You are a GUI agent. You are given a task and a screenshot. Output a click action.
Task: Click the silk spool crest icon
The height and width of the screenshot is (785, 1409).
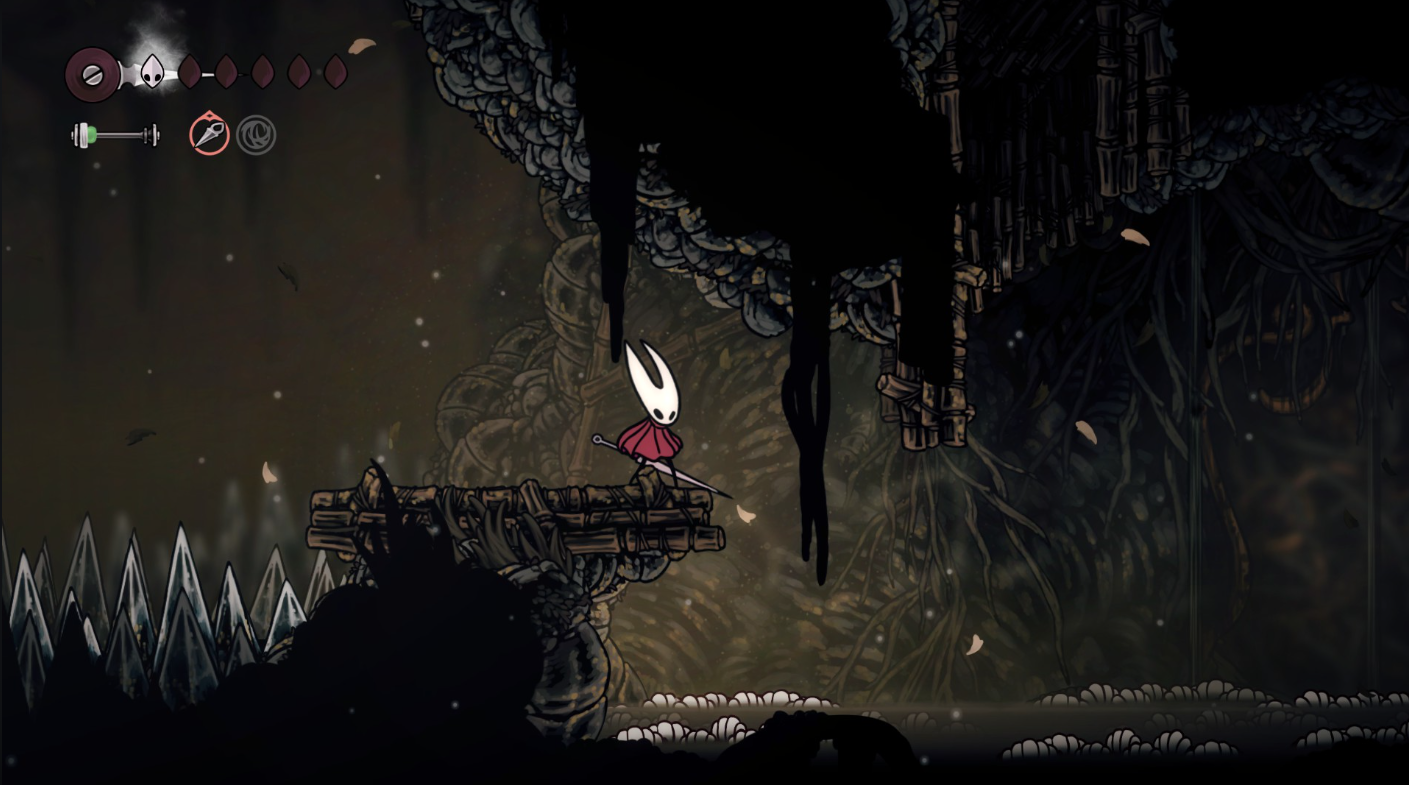click(x=92, y=75)
